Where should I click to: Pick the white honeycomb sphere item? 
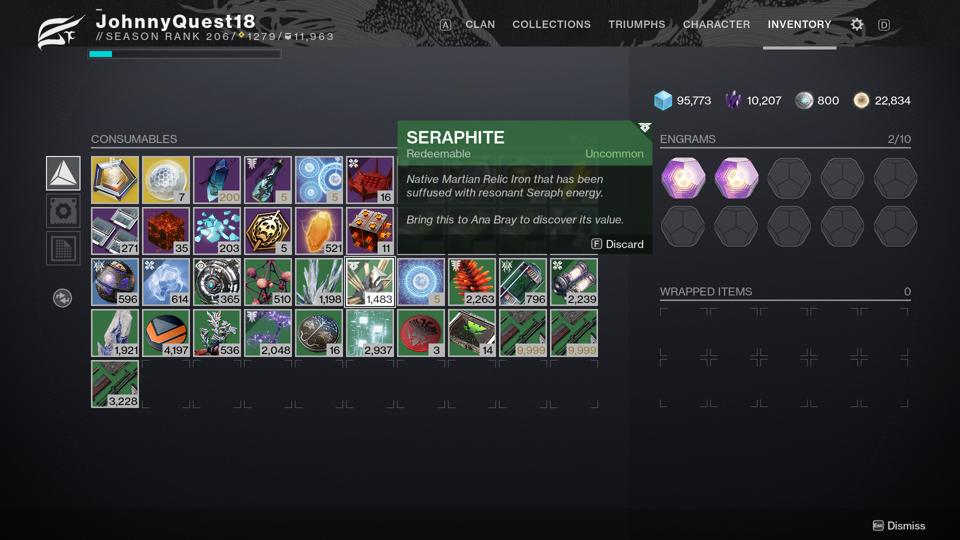166,180
